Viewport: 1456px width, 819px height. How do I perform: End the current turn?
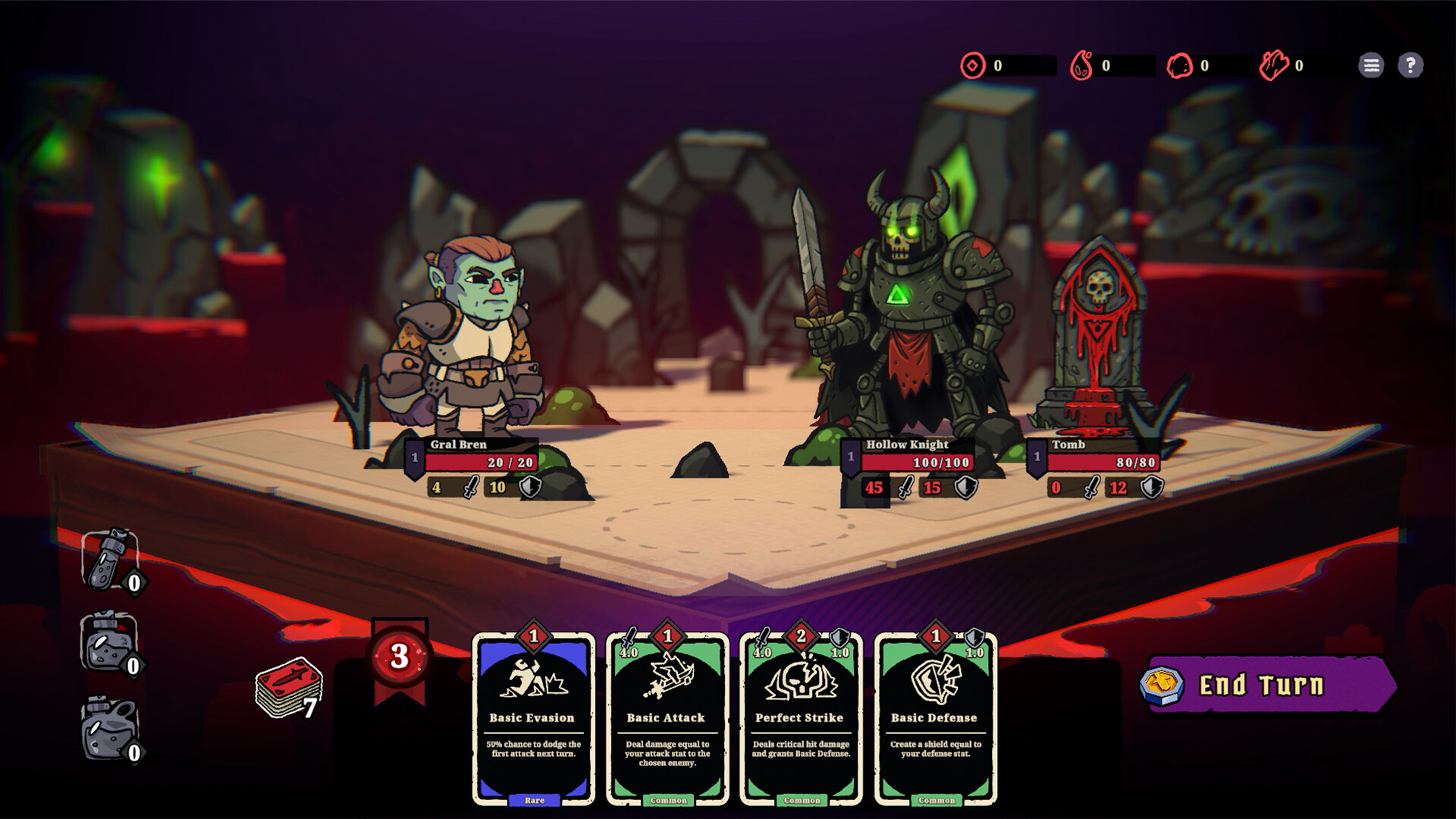tap(1268, 686)
